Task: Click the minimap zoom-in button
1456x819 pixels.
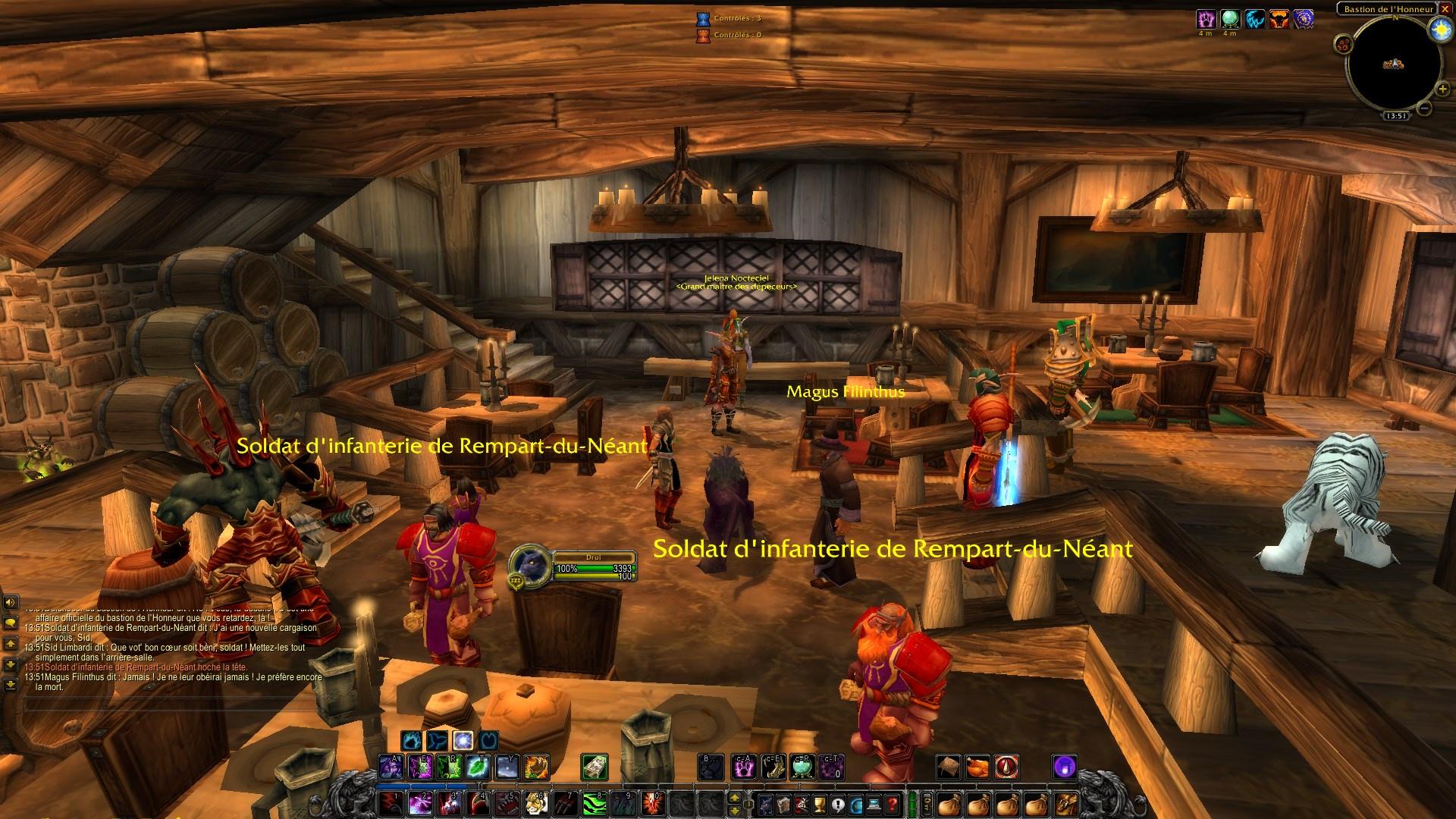Action: click(x=1442, y=89)
